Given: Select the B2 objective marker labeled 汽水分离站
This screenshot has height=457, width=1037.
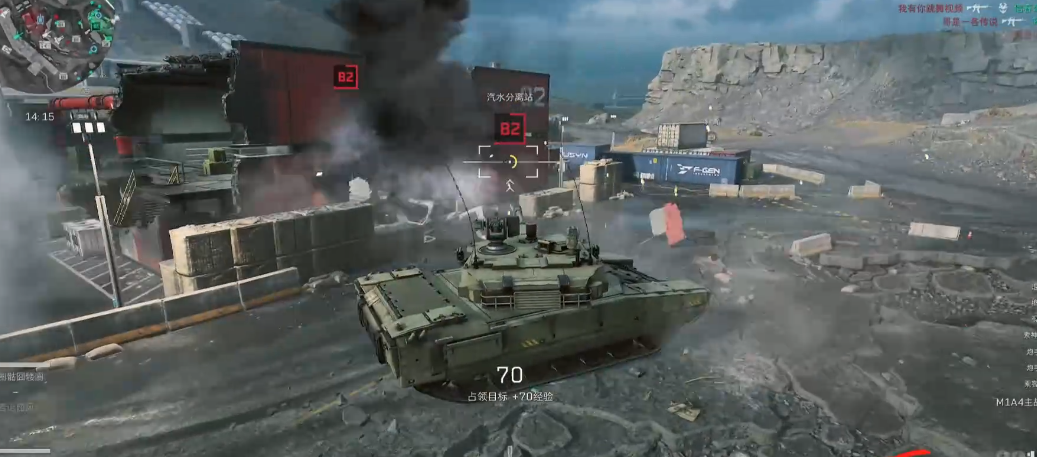Looking at the screenshot, I should [510, 128].
